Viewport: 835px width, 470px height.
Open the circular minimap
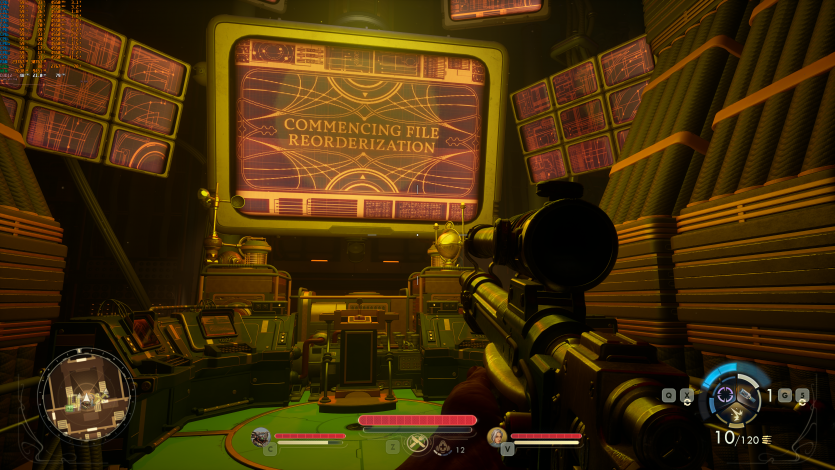click(x=85, y=394)
